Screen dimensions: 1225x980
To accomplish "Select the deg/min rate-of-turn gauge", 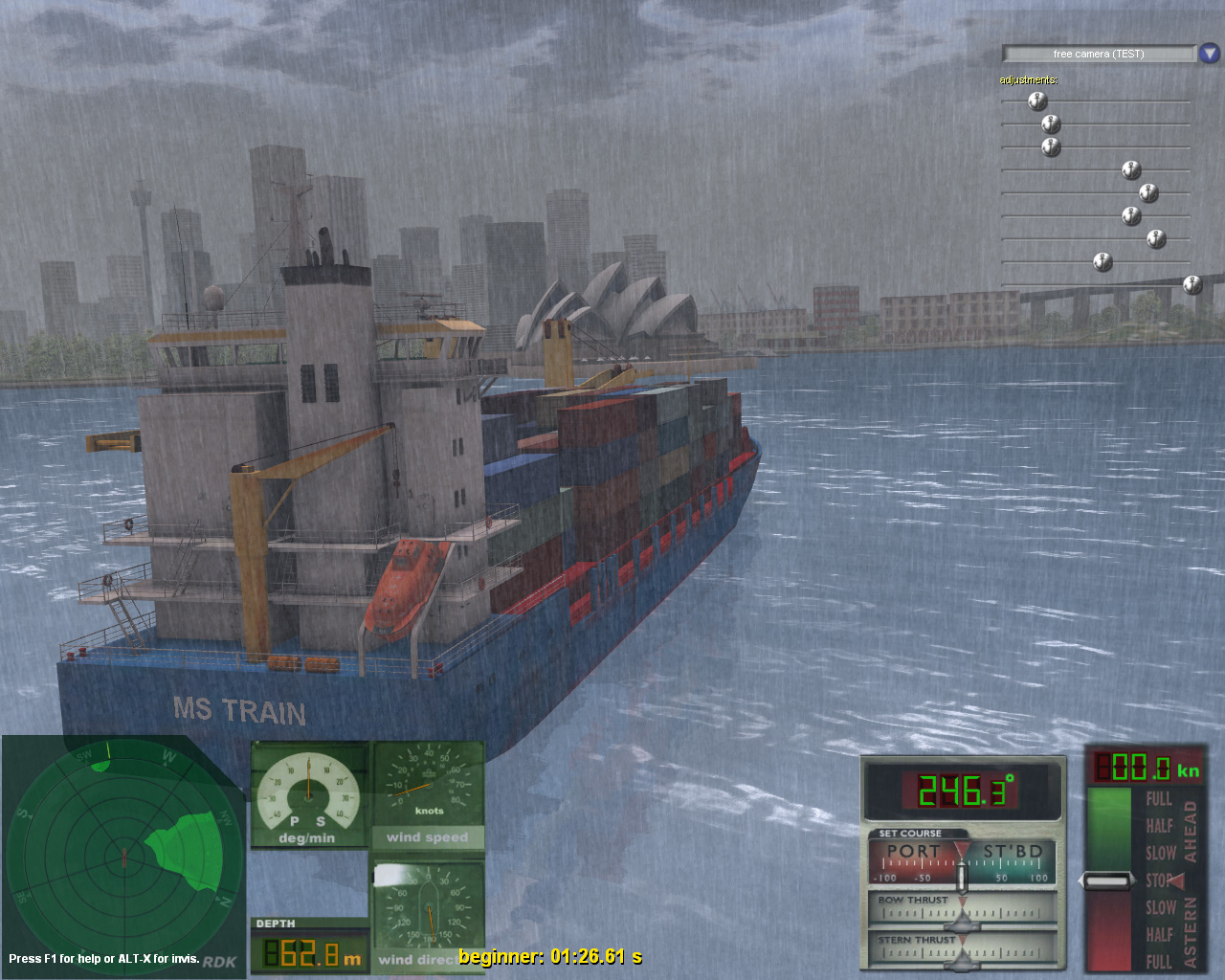I will coord(308,794).
